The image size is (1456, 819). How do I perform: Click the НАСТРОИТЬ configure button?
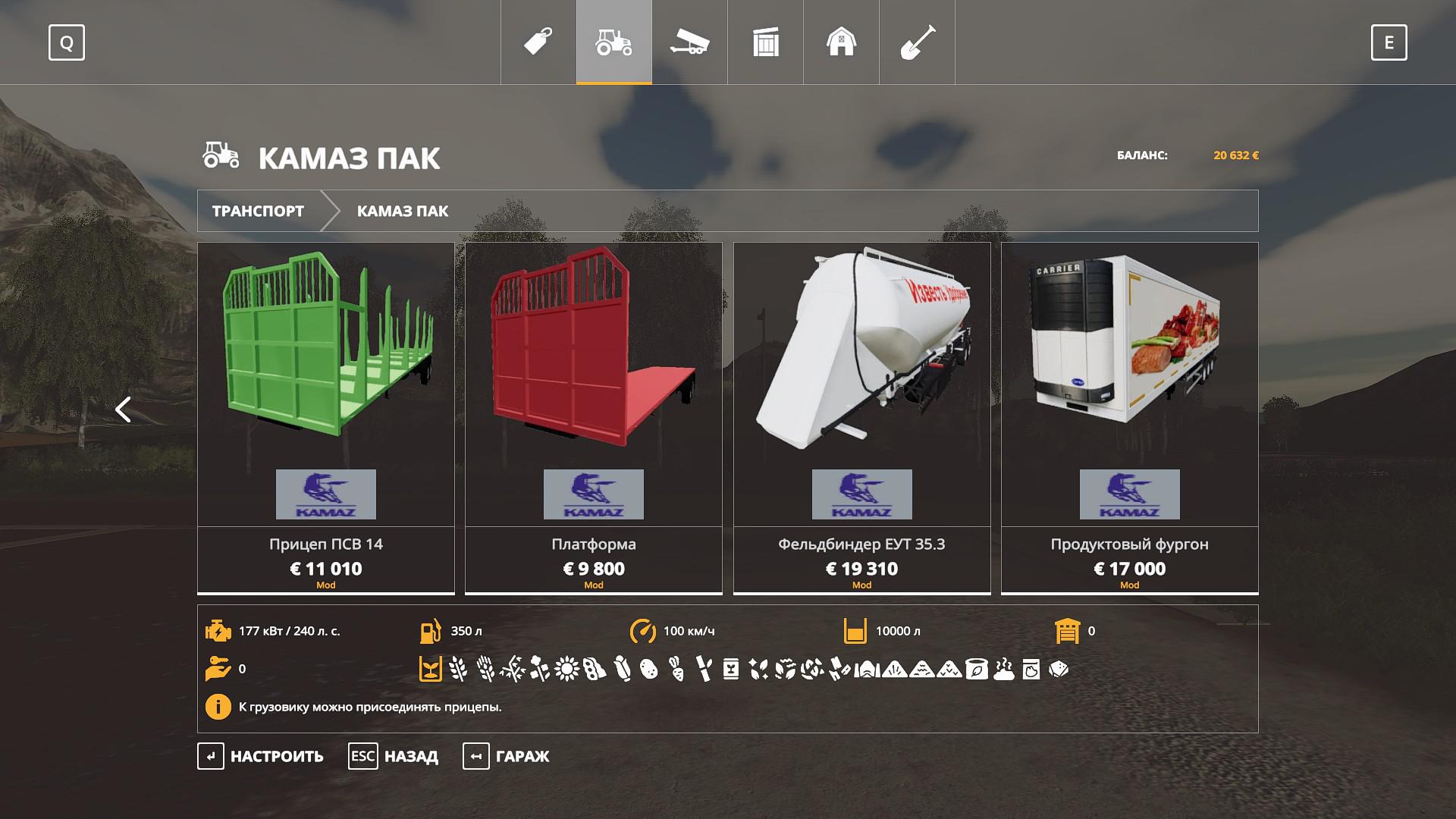click(261, 756)
